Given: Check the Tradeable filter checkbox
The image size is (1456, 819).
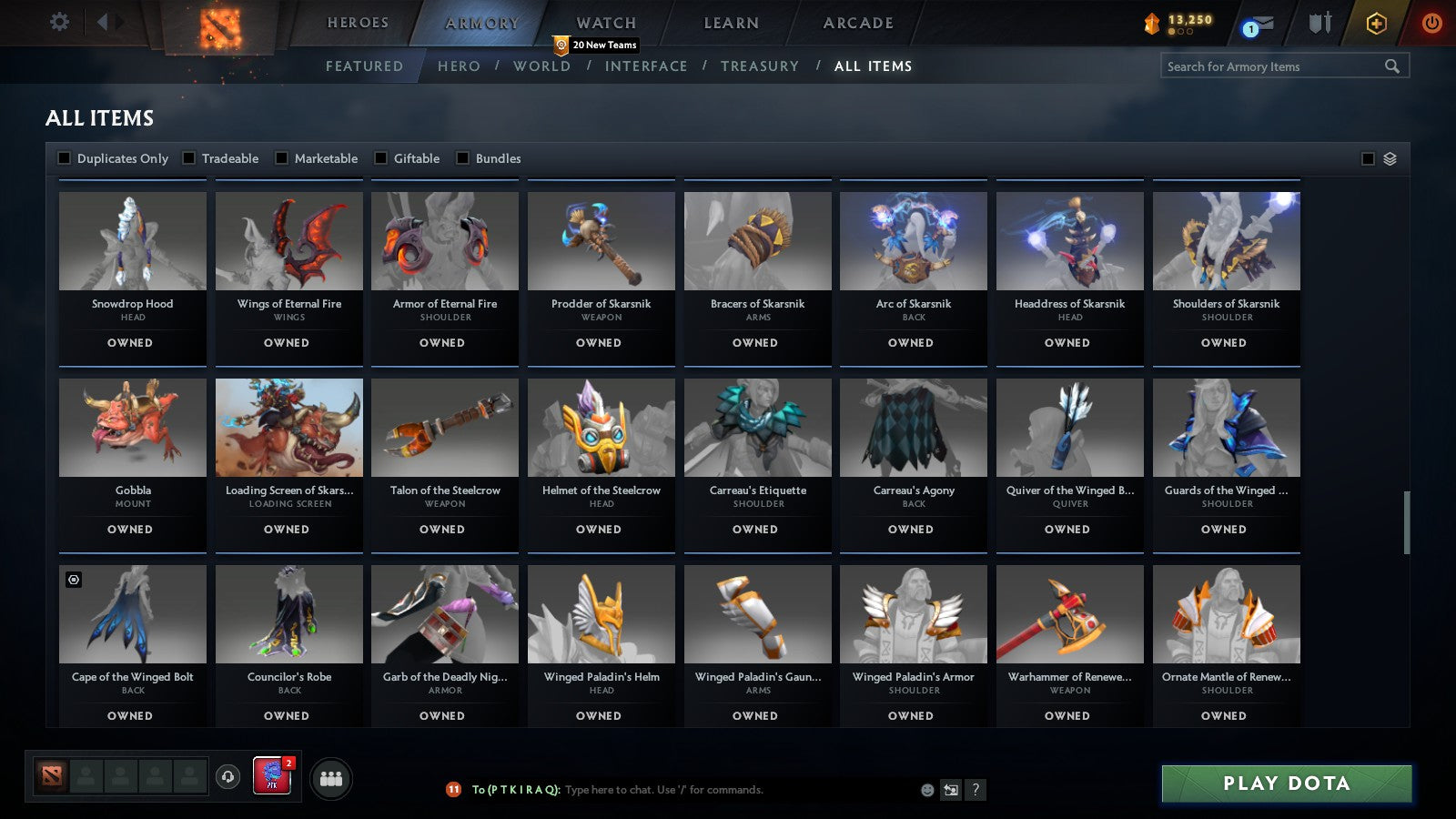Looking at the screenshot, I should 187,157.
